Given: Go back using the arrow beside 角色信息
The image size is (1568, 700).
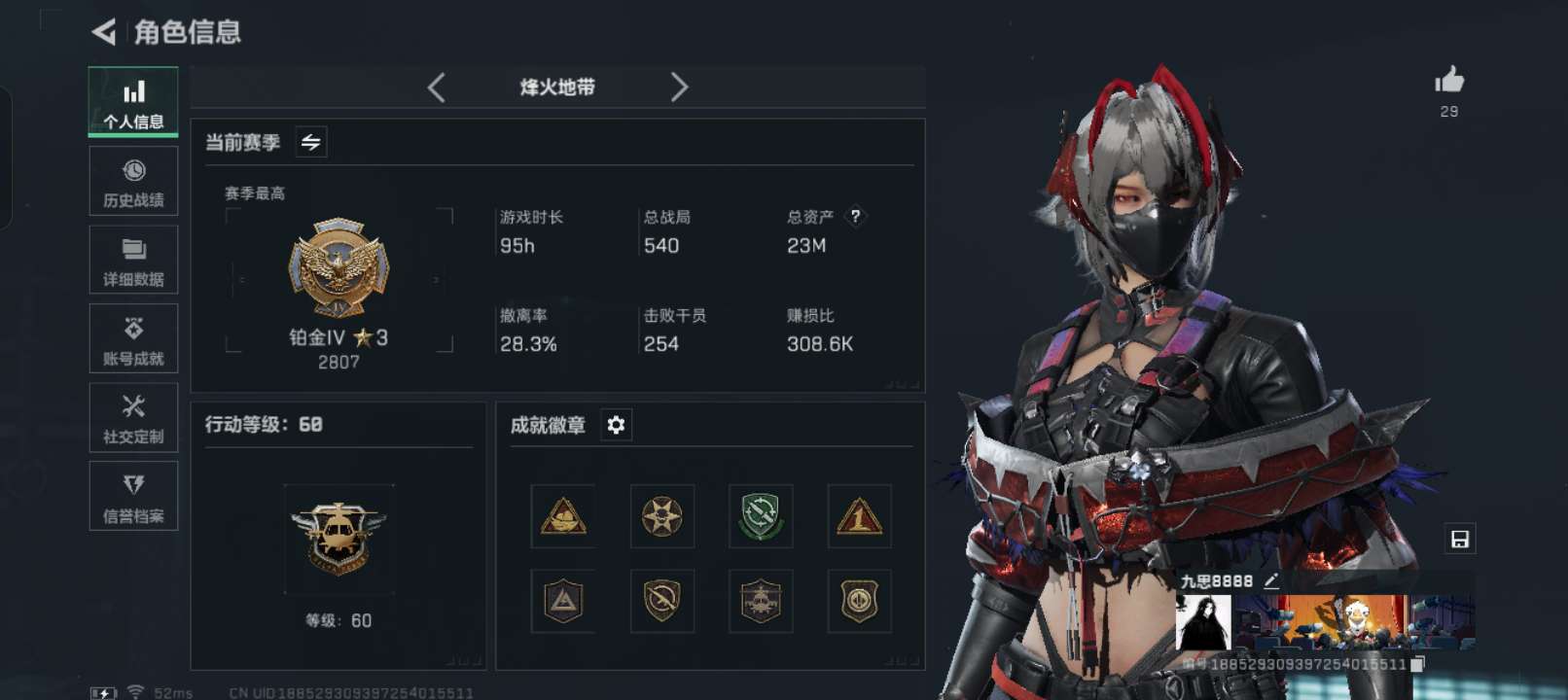Looking at the screenshot, I should pyautogui.click(x=103, y=32).
